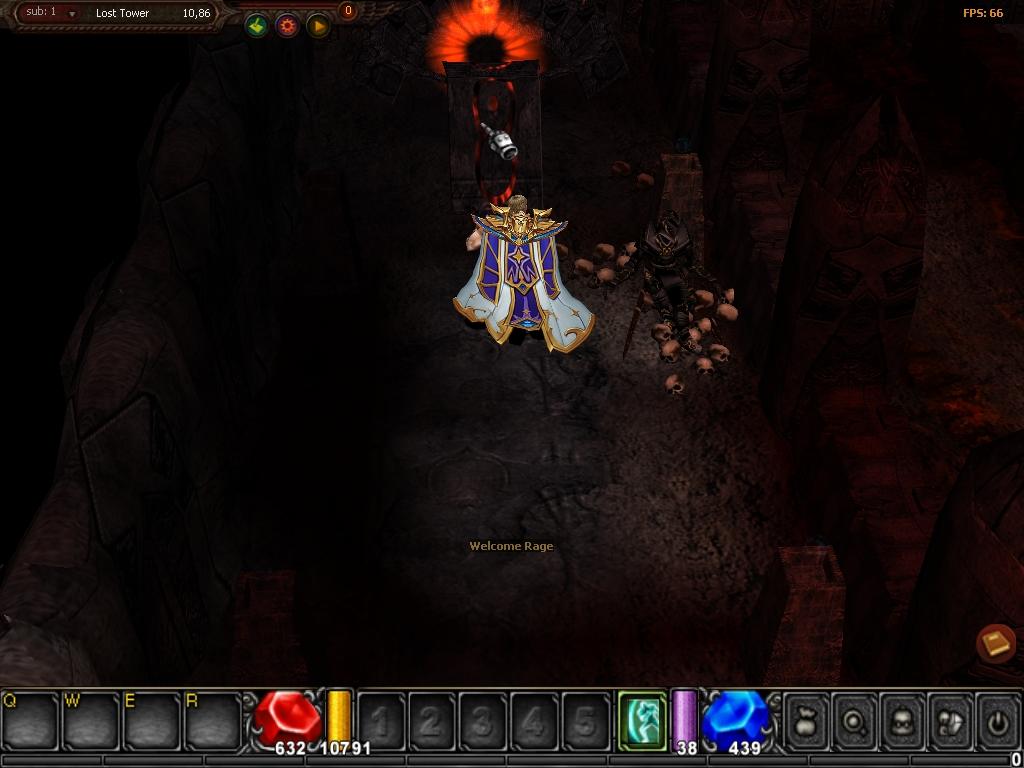This screenshot has width=1024, height=768.
Task: Click the green arrow button in top bar
Action: pyautogui.click(x=257, y=26)
